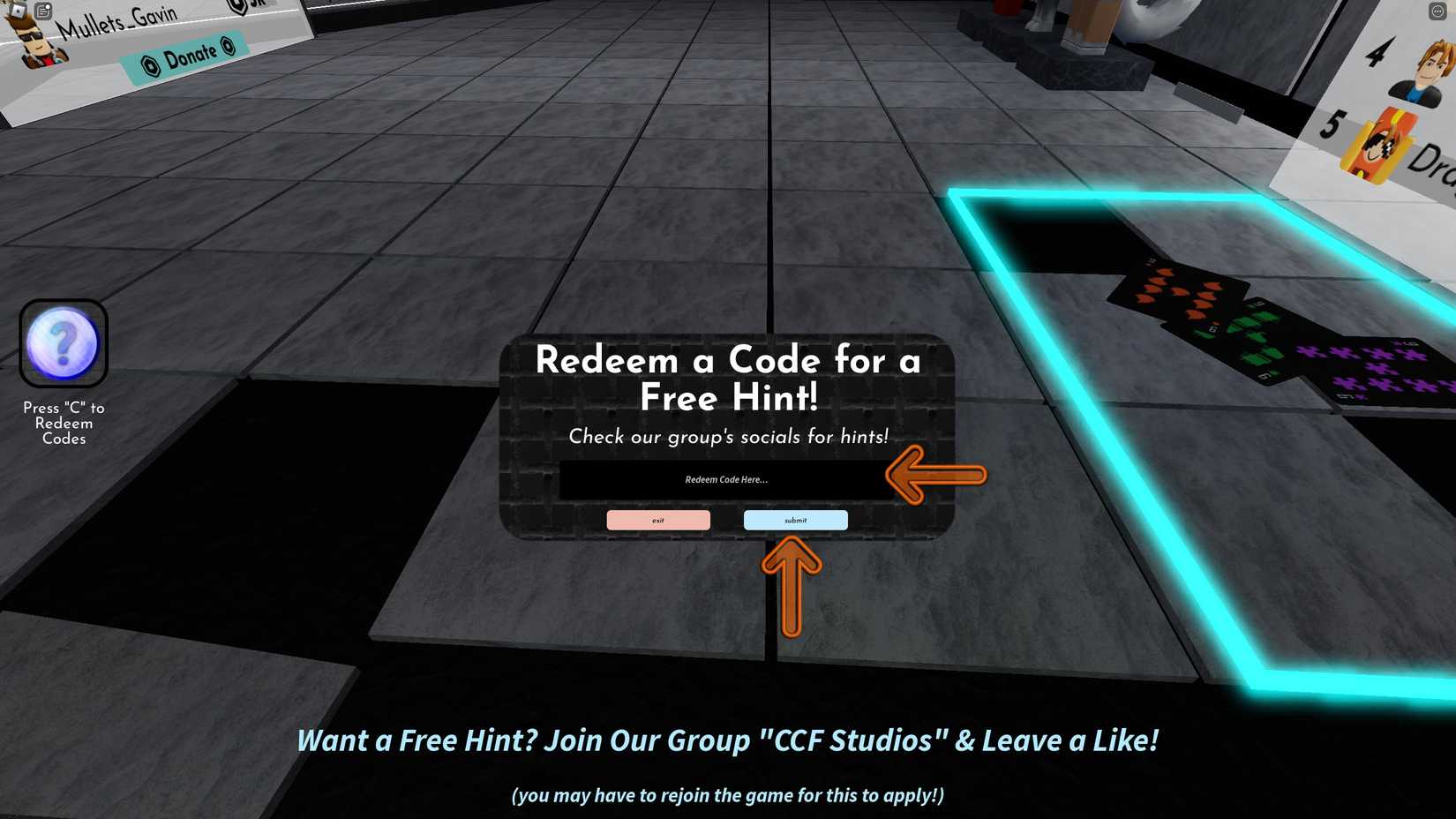Select Mullets_Gavin's avatar portrait
The height and width of the screenshot is (819, 1456).
coord(35,40)
